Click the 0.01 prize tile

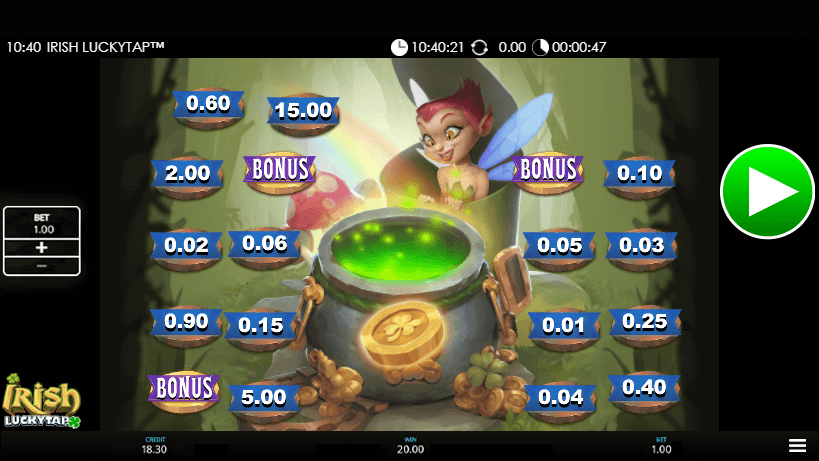pos(563,325)
